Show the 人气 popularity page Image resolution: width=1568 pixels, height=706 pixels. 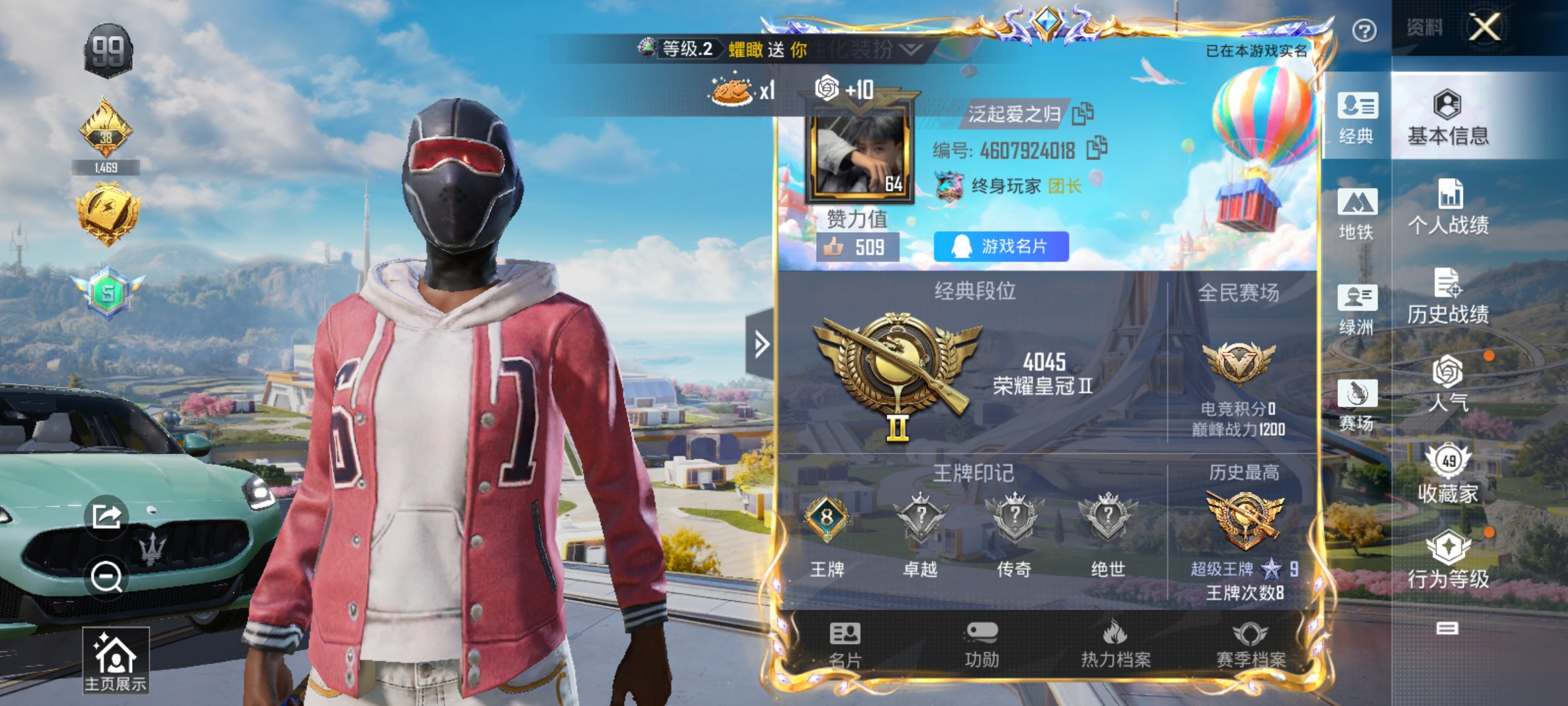coord(1448,384)
